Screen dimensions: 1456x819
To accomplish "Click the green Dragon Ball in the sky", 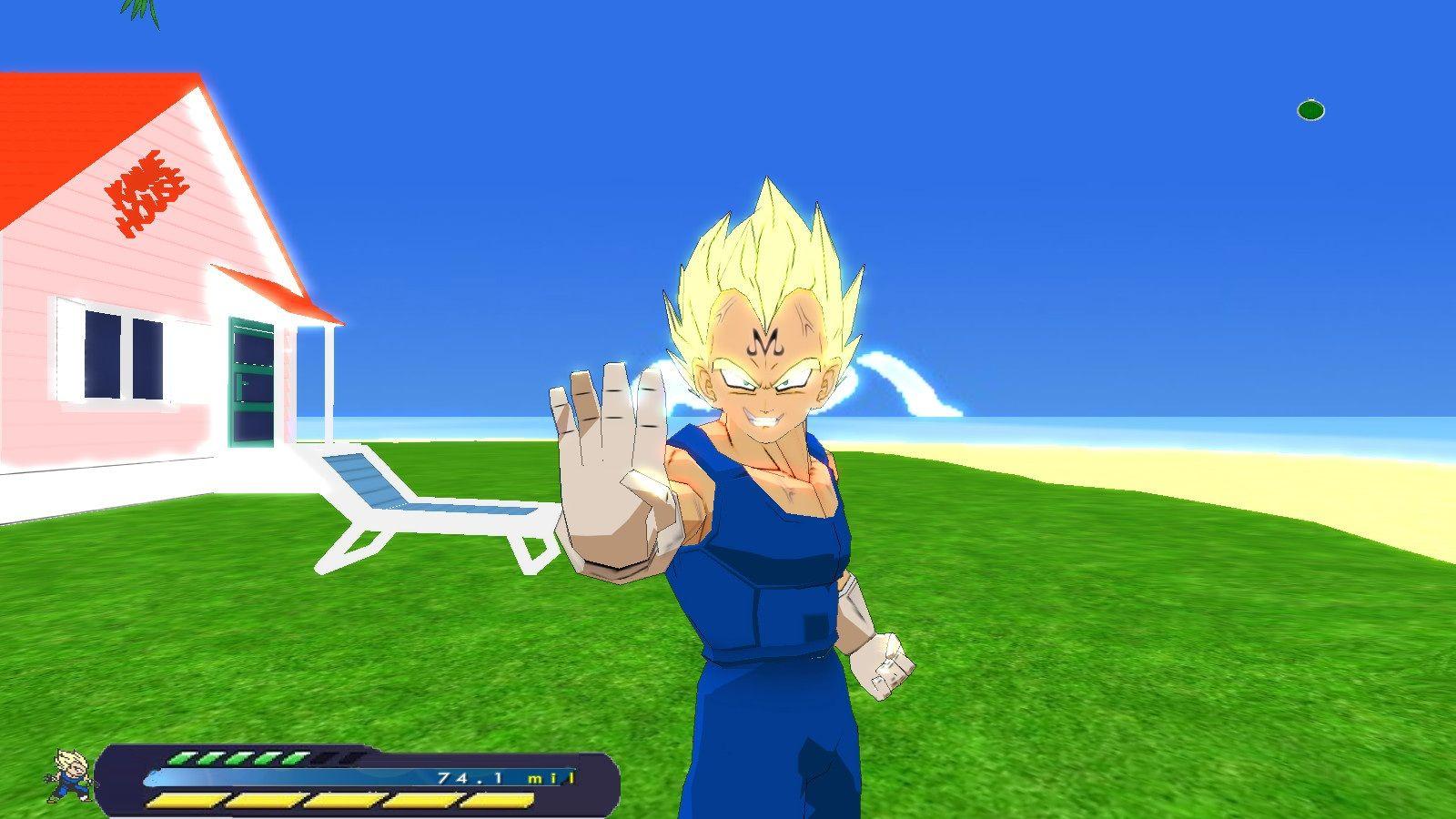I will (1310, 109).
